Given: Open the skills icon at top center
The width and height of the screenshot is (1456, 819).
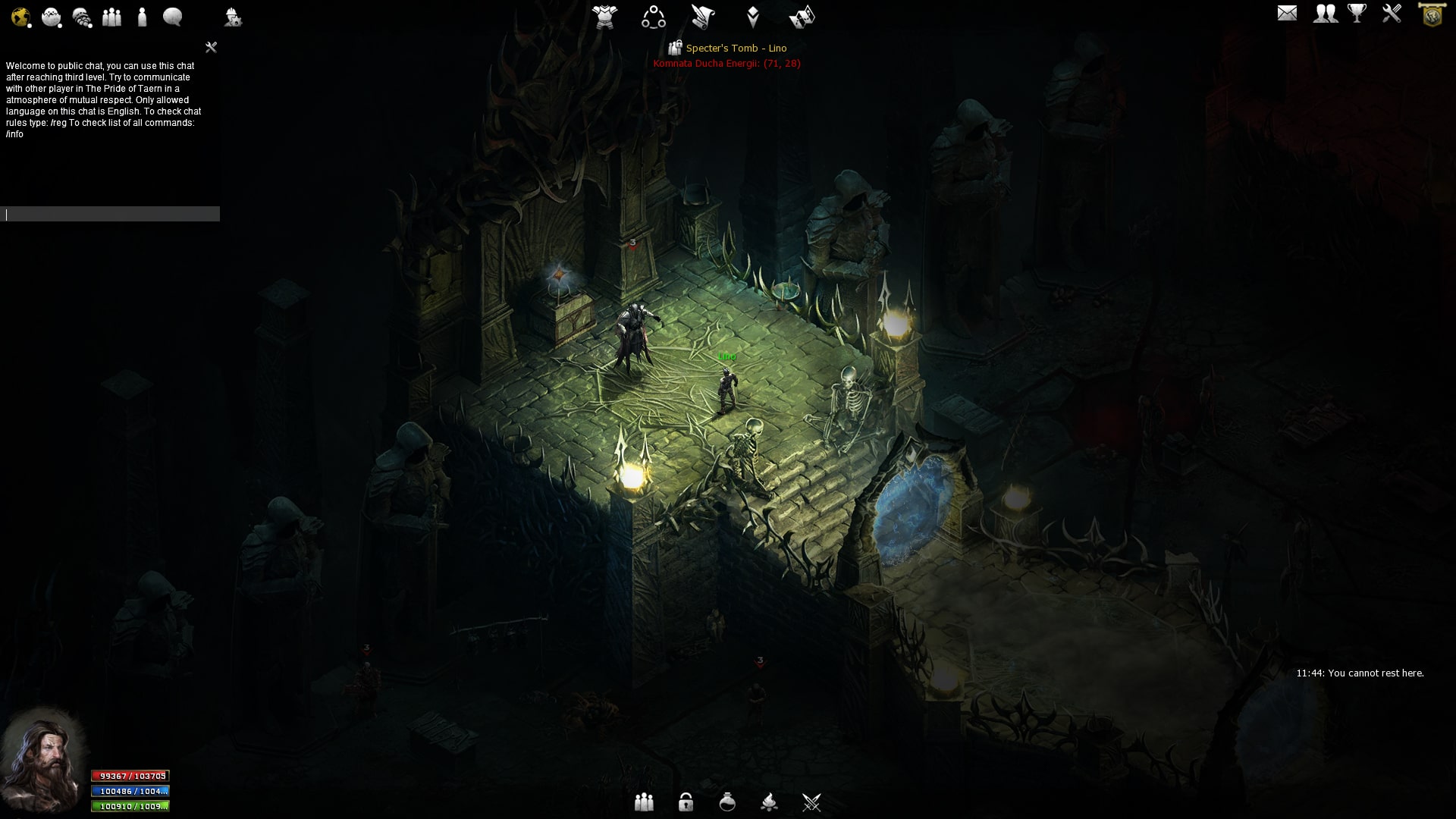Looking at the screenshot, I should 653,17.
